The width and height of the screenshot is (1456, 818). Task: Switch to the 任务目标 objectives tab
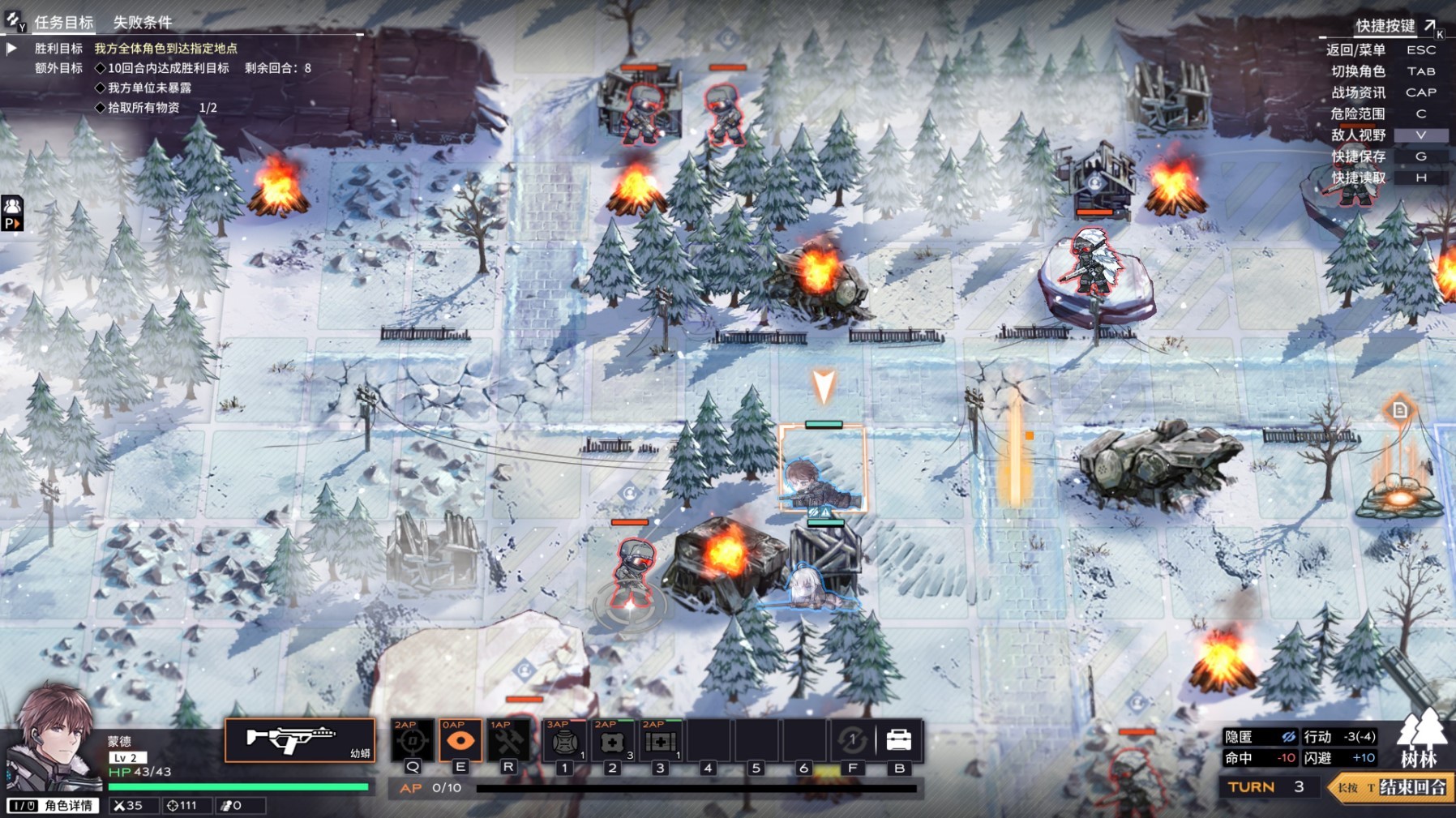pos(63,23)
